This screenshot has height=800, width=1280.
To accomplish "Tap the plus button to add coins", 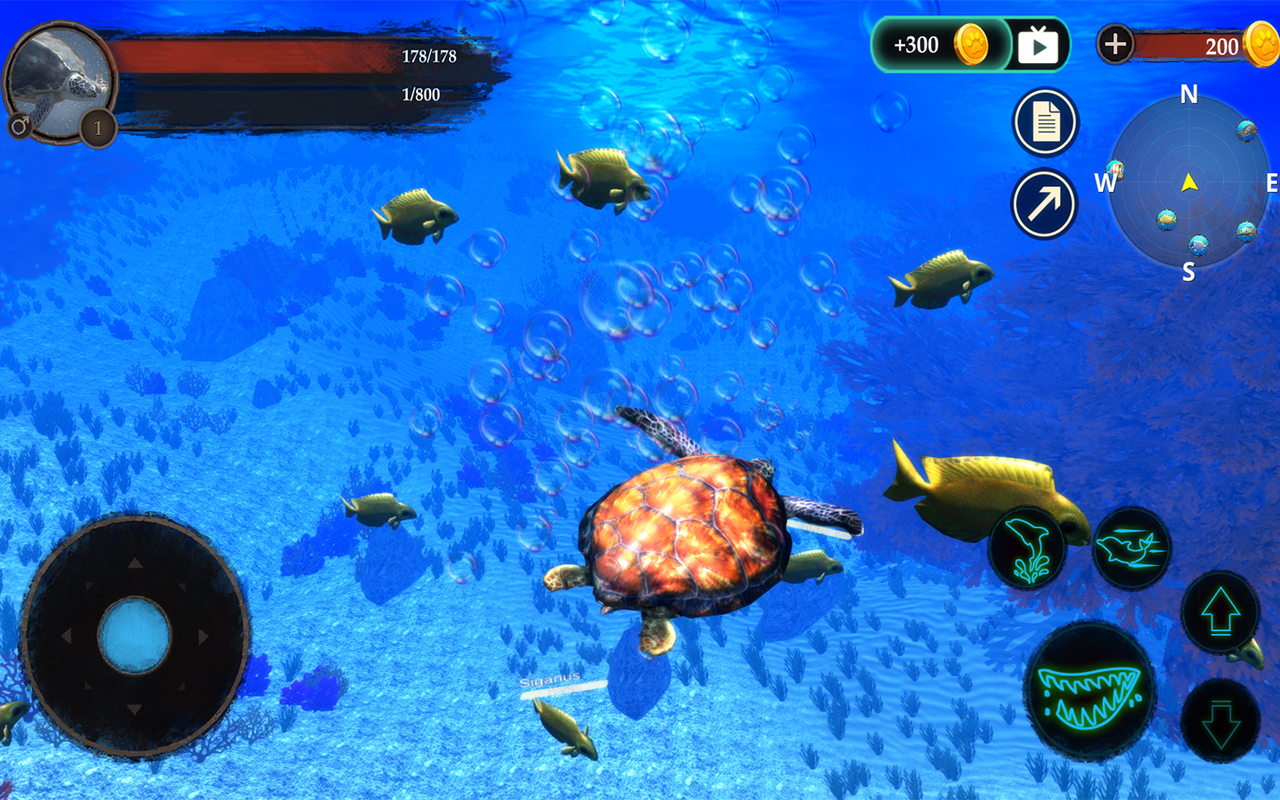I will (x=1115, y=44).
